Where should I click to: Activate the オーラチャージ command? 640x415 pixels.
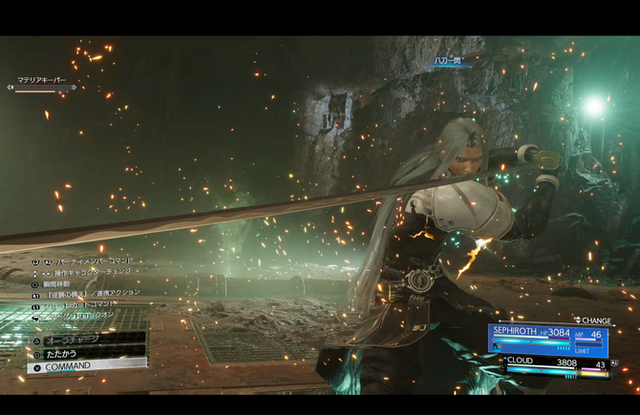(x=86, y=339)
